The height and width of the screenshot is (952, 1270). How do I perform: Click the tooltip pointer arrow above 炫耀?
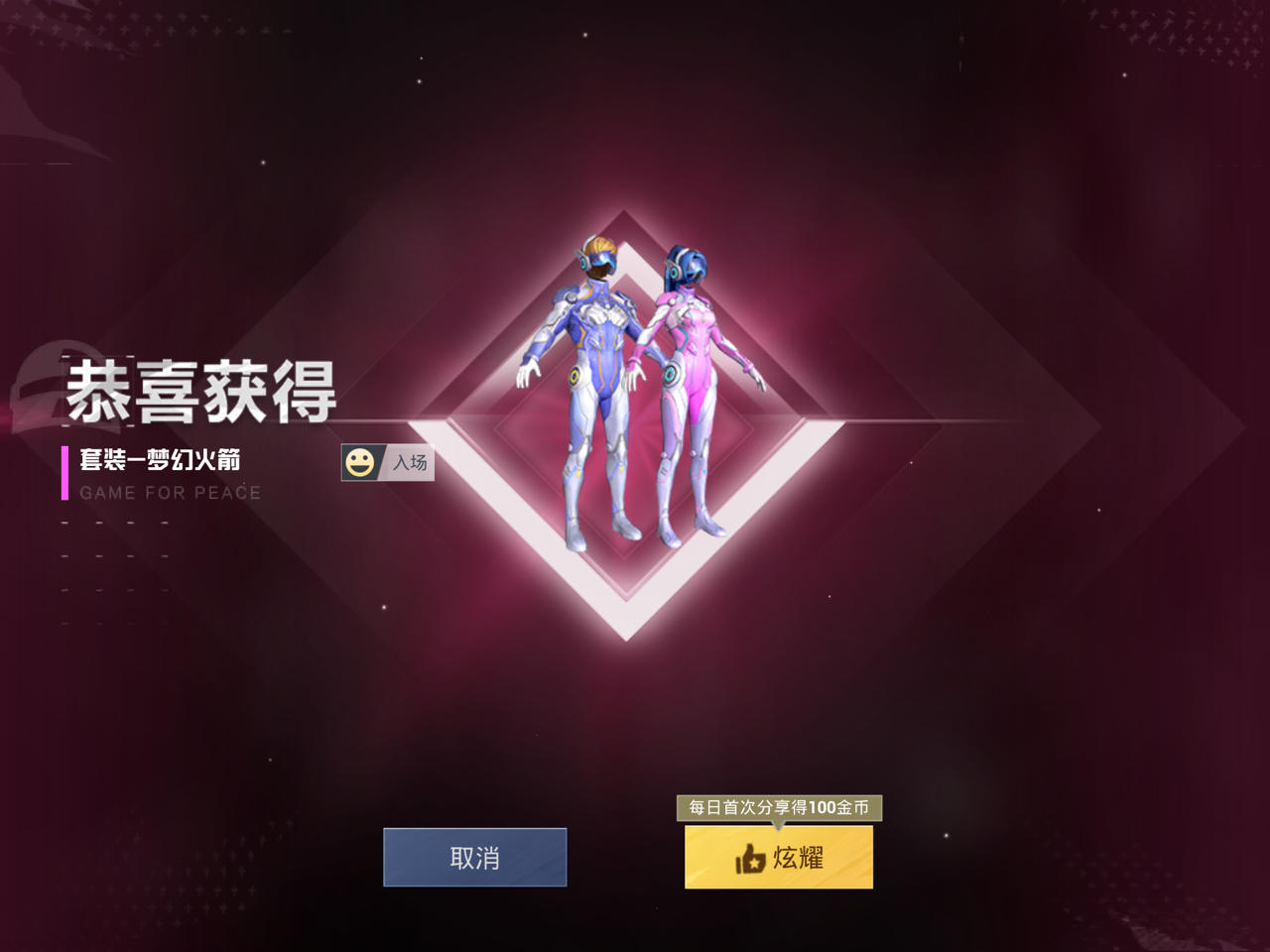pyautogui.click(x=780, y=825)
